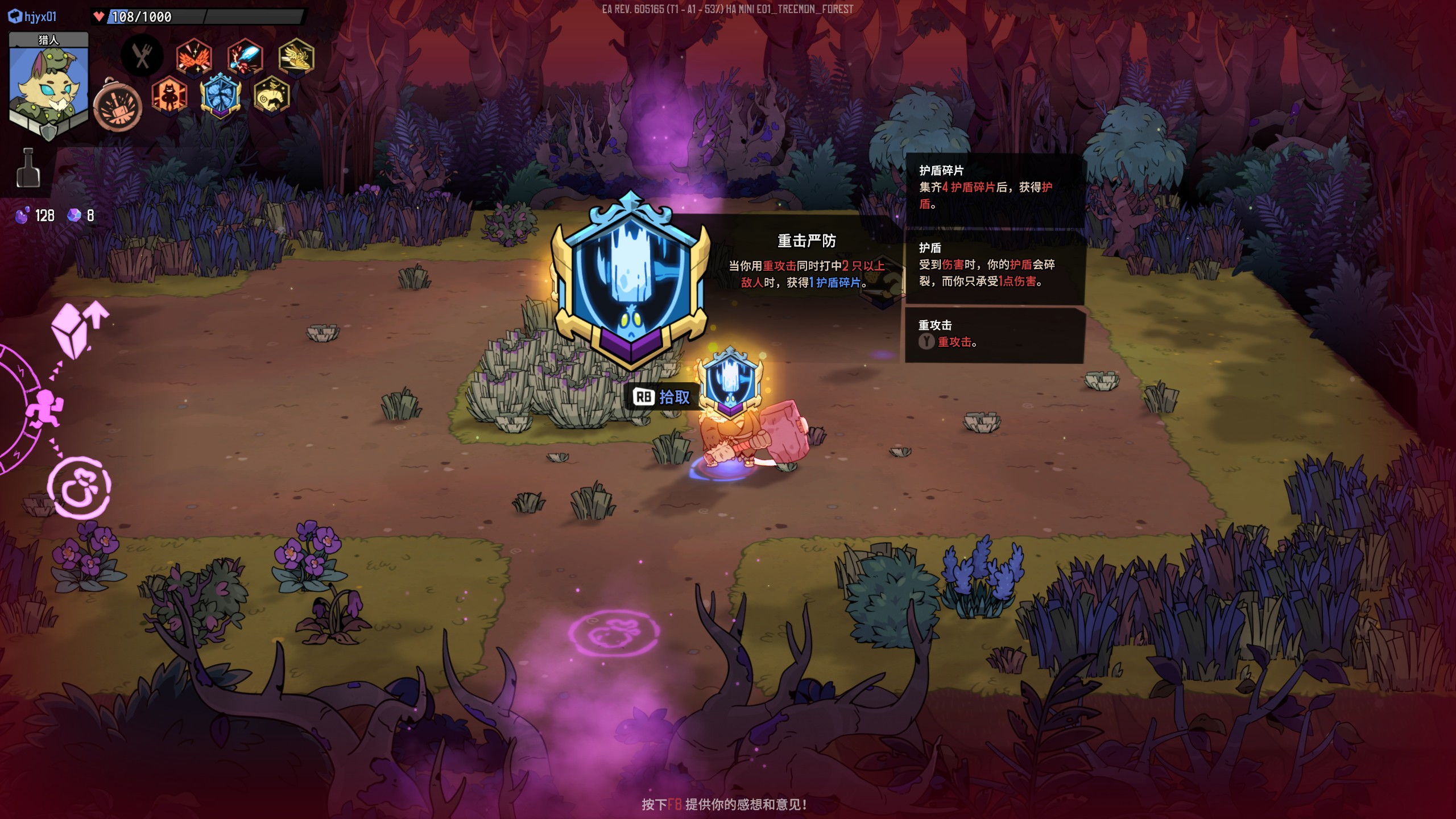
Task: Select the blue comet strike power icon
Action: click(245, 57)
